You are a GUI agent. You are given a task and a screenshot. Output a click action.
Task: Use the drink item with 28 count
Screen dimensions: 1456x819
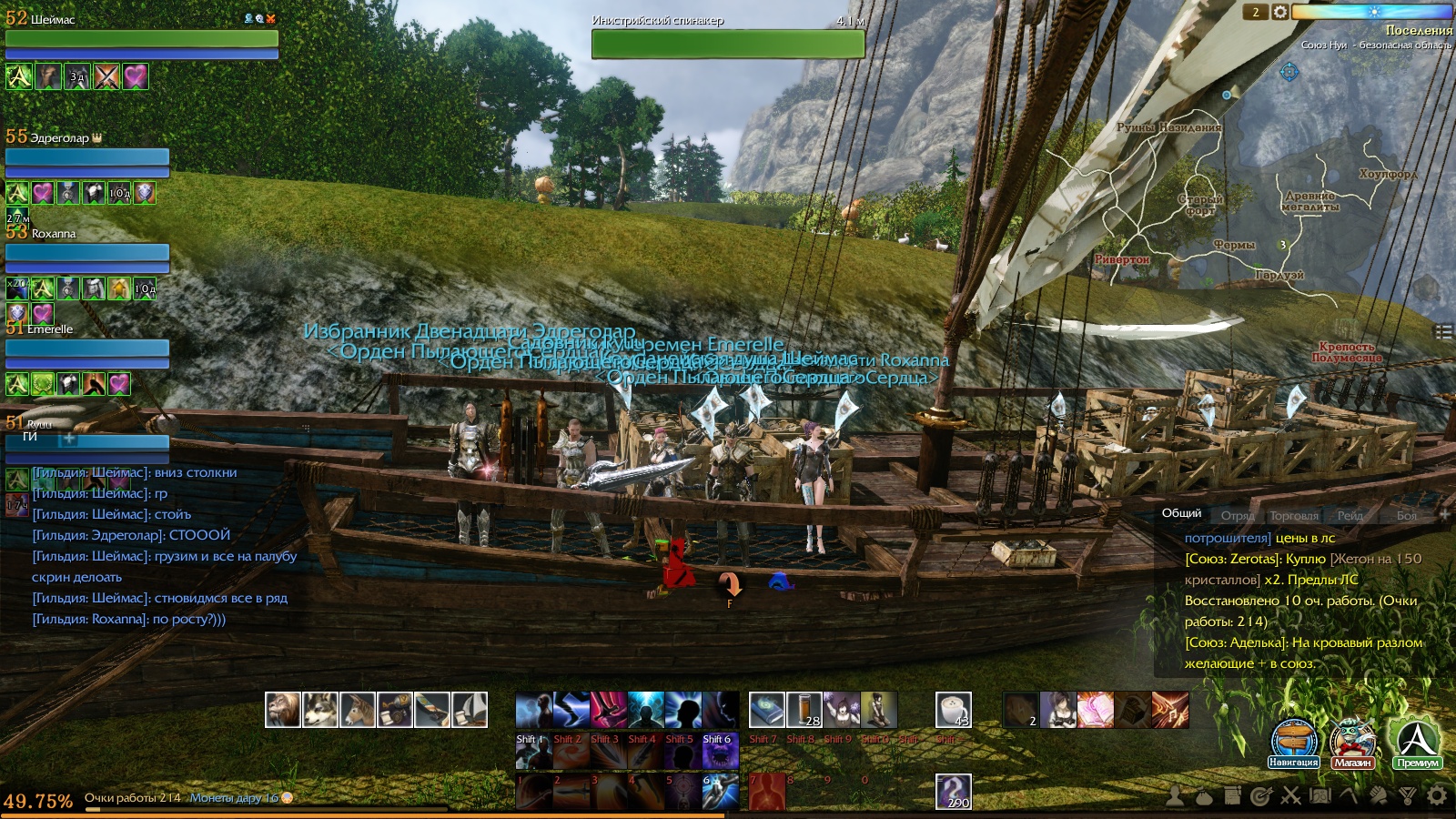point(804,710)
